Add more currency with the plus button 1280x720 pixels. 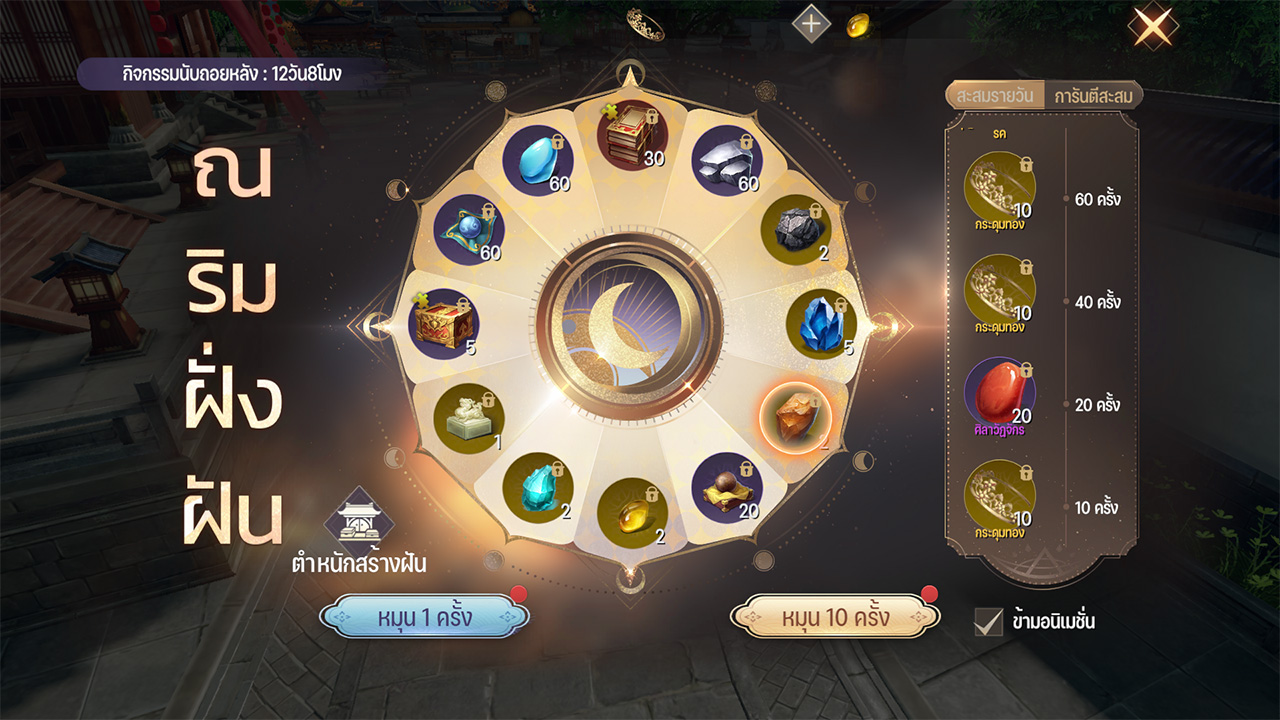pos(811,24)
